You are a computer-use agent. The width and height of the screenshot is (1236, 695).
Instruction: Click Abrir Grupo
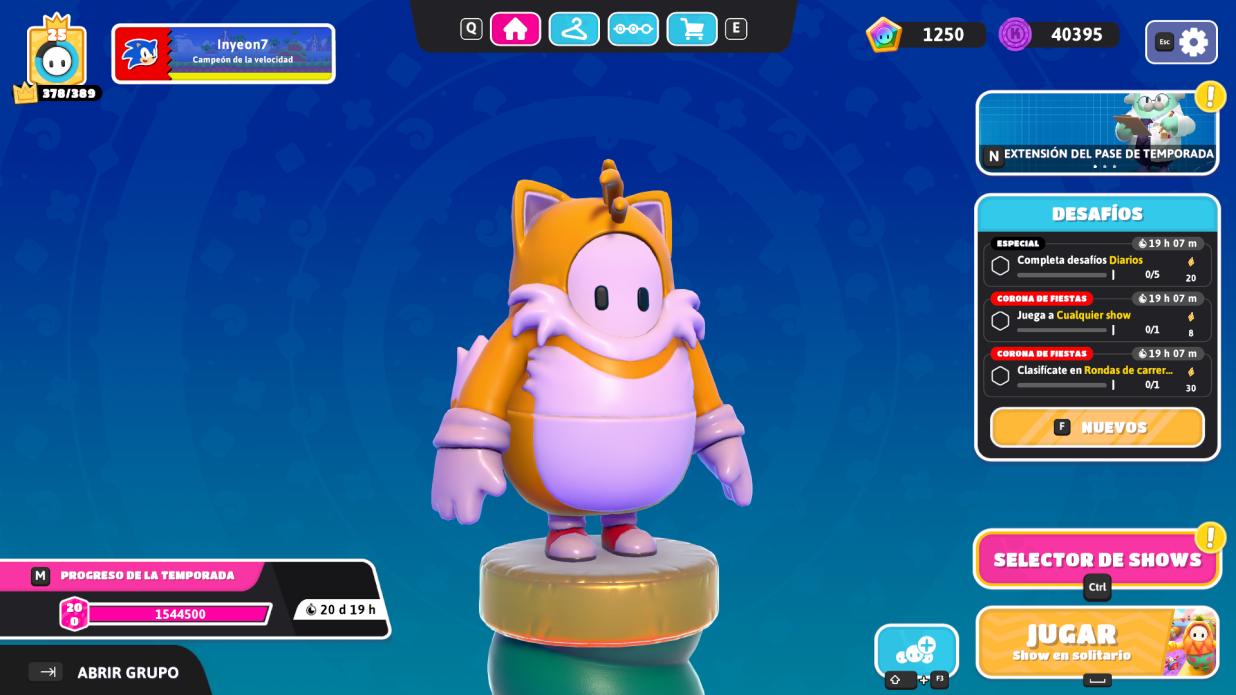click(105, 672)
